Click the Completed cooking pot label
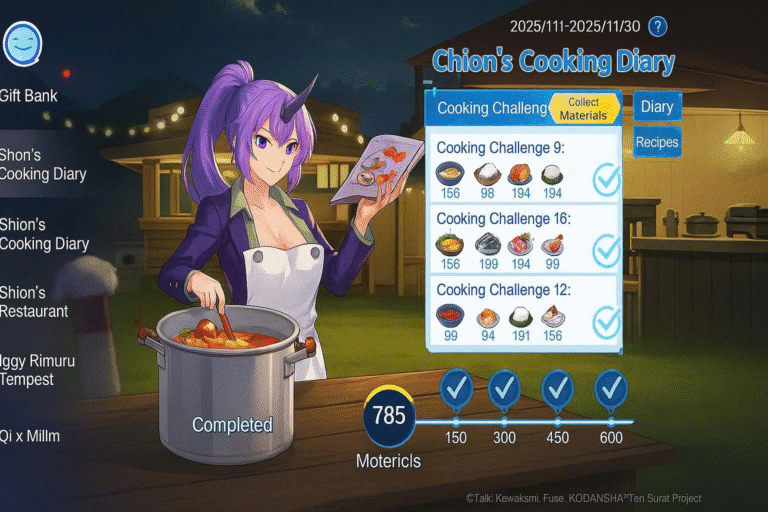This screenshot has width=768, height=512. [x=232, y=425]
